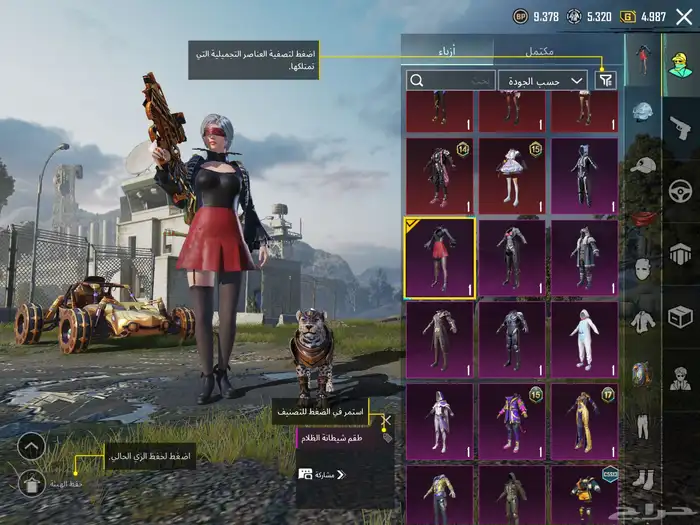Open the filter owned items button

click(x=606, y=80)
